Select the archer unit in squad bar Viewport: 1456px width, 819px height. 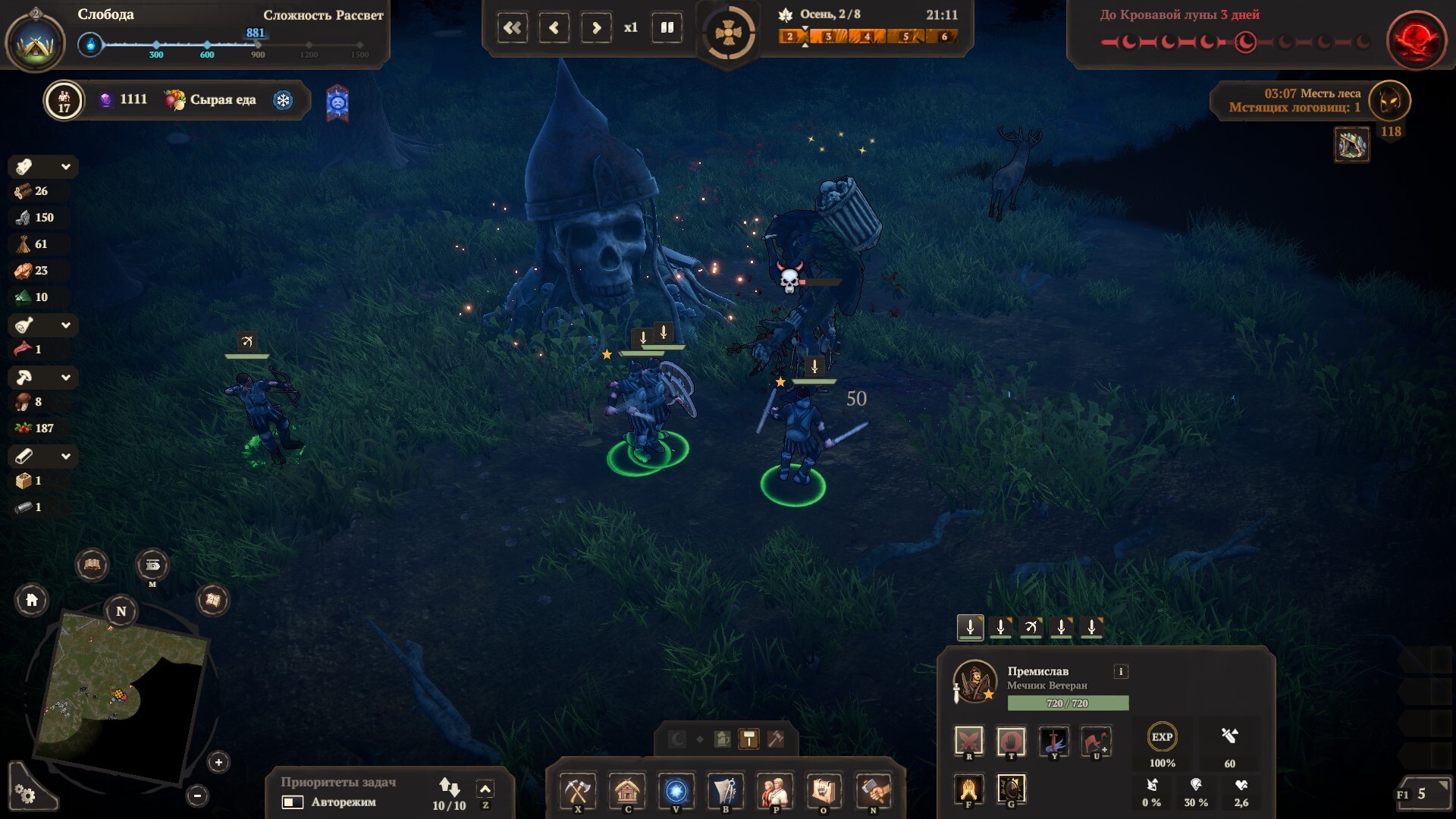[1031, 627]
